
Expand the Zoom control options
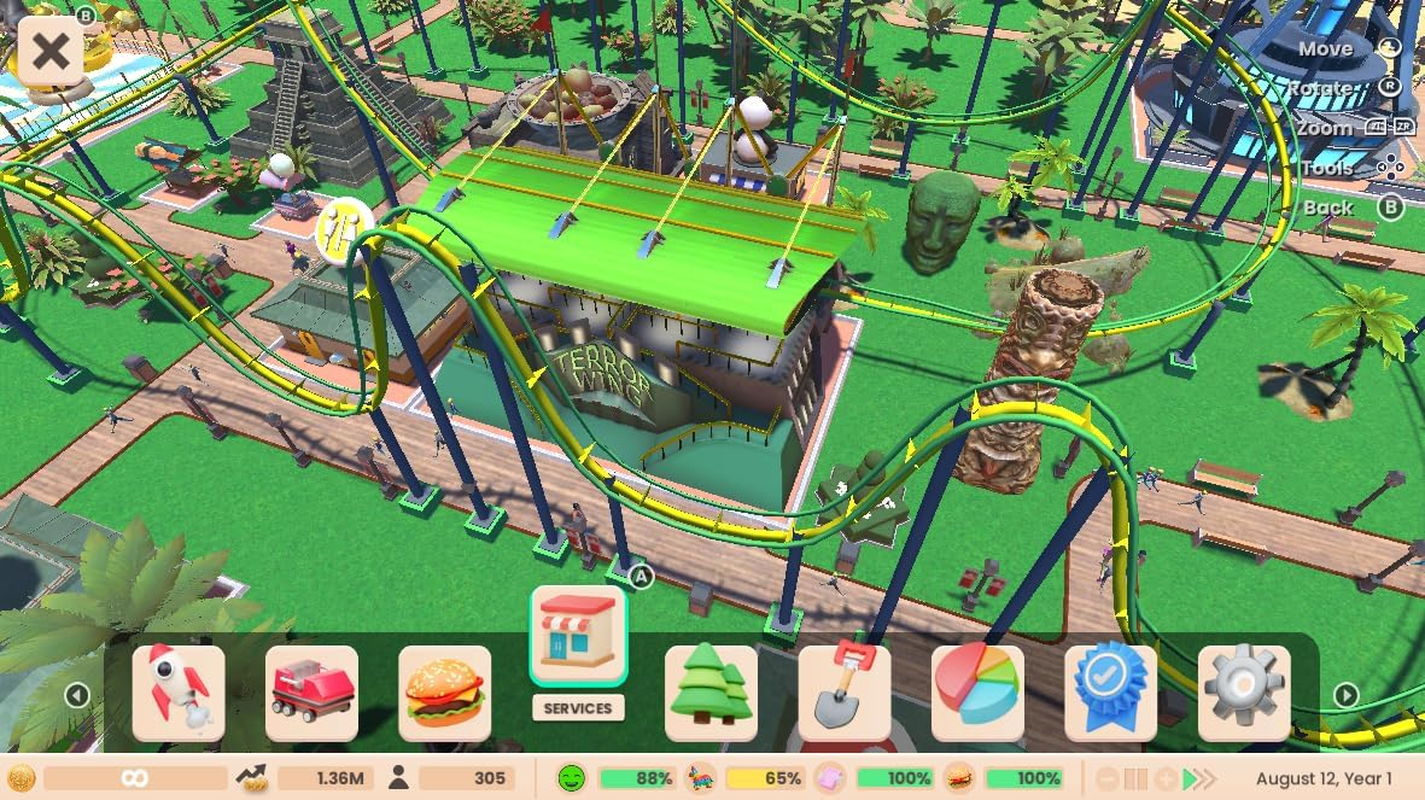coord(1325,128)
